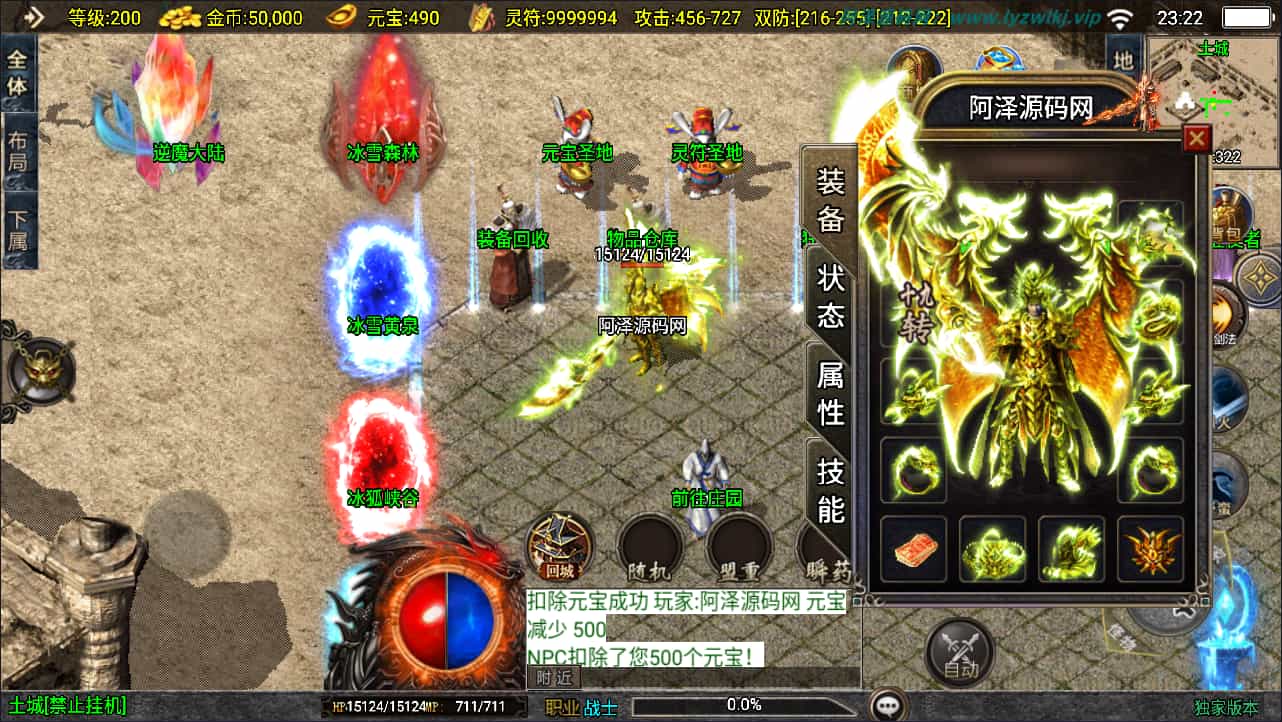Close the character equipment panel
Image resolution: width=1282 pixels, height=722 pixels.
(x=1196, y=139)
